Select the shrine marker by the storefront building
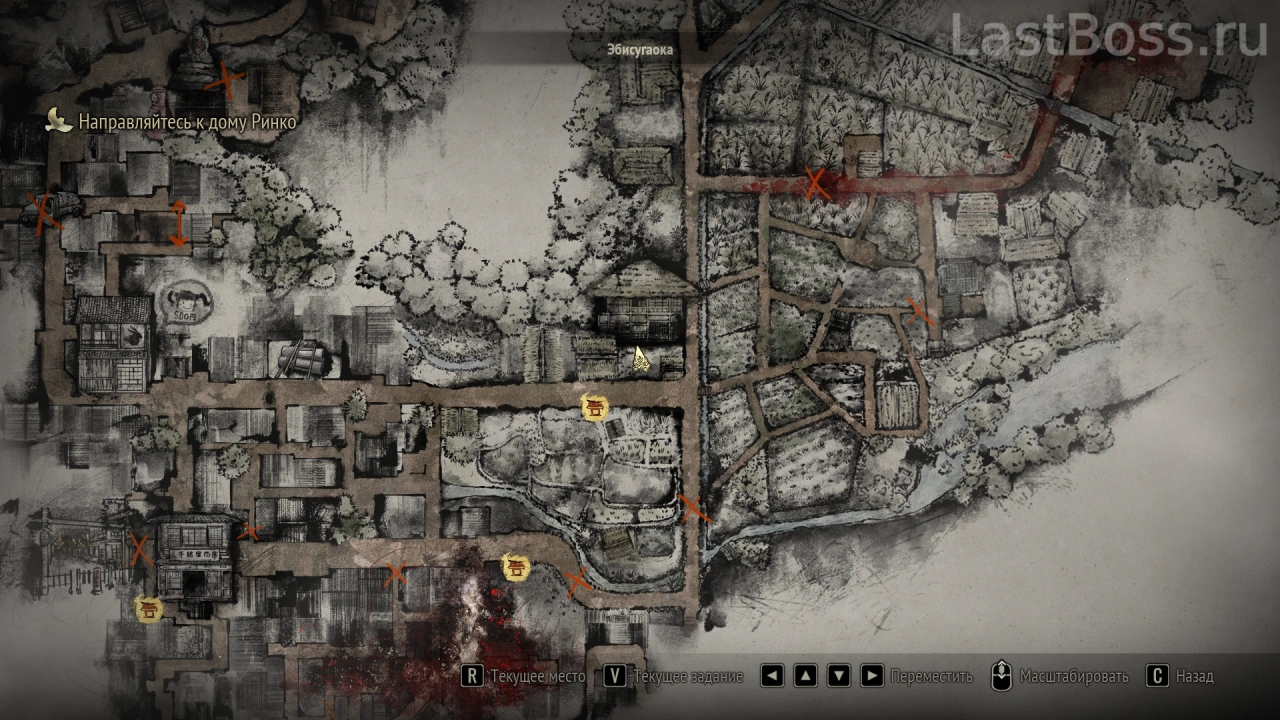 pos(149,607)
